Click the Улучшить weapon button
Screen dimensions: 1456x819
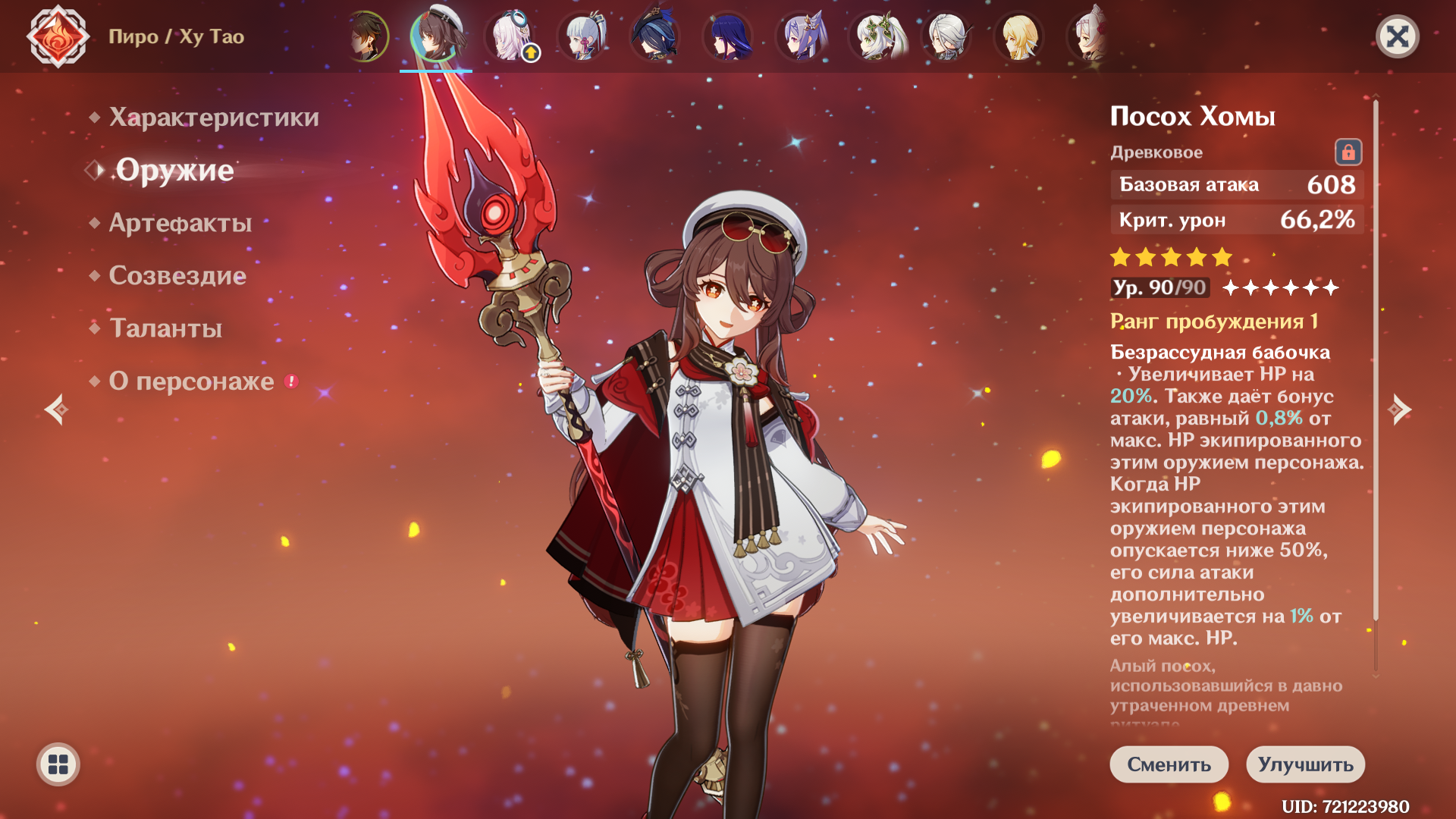(1305, 764)
